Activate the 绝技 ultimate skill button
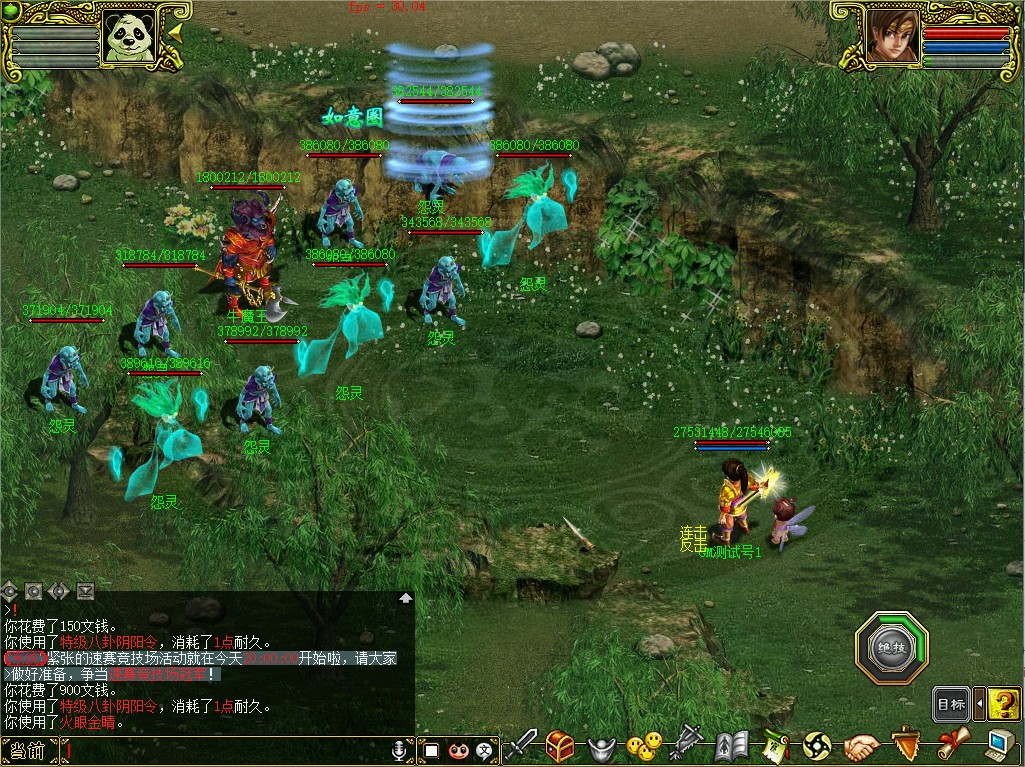 [891, 647]
